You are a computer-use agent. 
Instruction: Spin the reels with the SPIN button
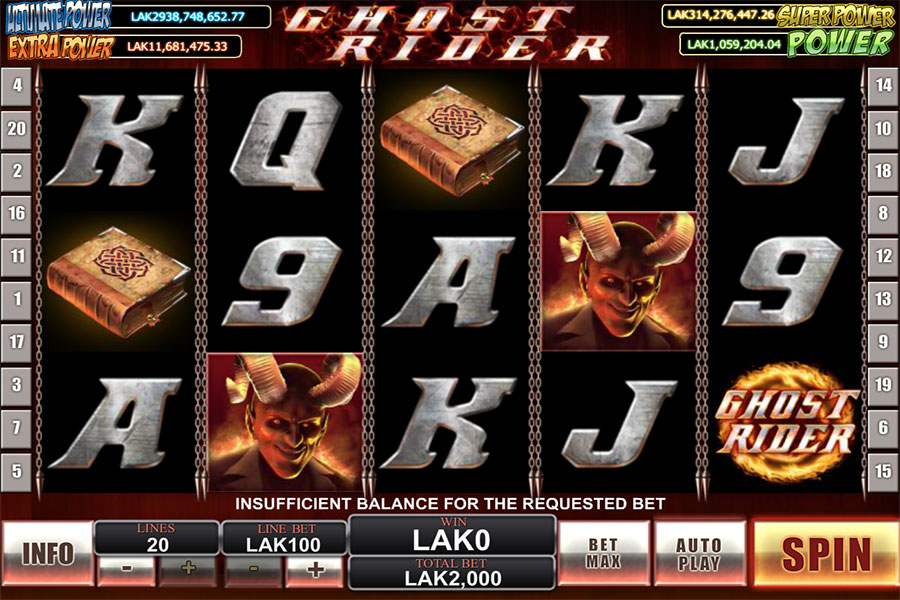[x=825, y=553]
